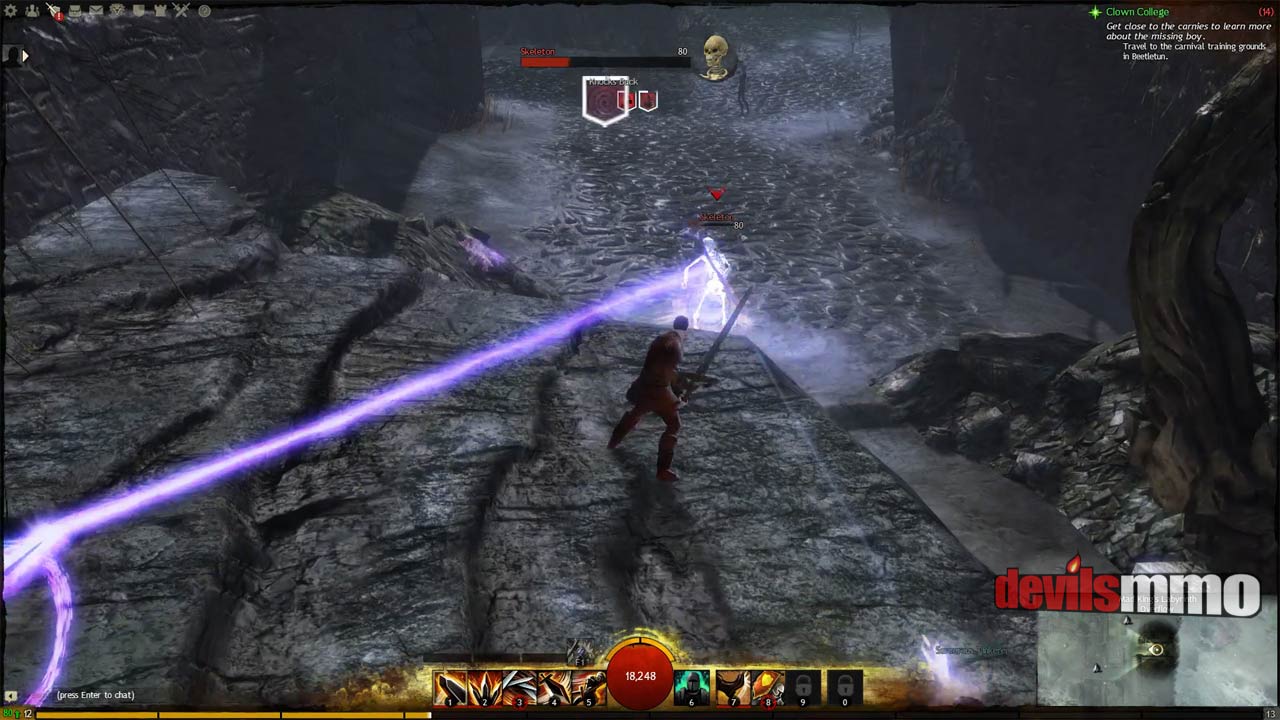Open the castle tower WvW icon
This screenshot has height=720, width=1280.
coord(160,11)
